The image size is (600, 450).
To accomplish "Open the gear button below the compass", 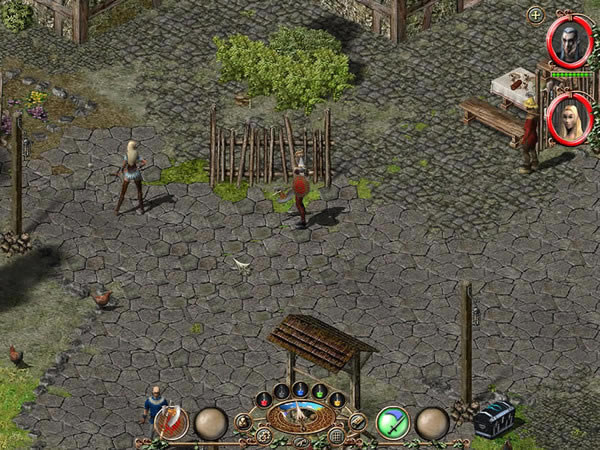I will 264,436.
